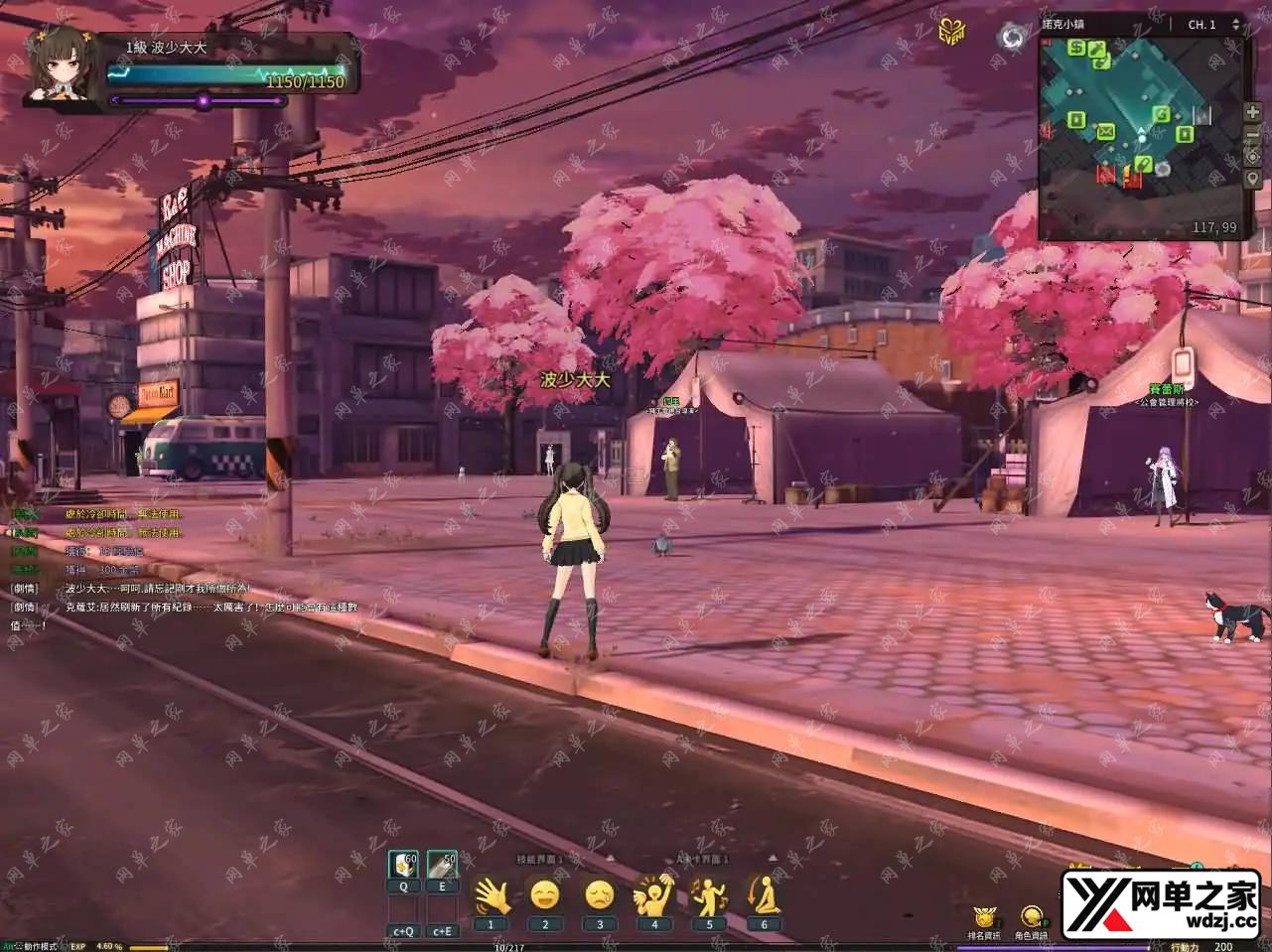1272x952 pixels.
Task: Click the swirling refresh icon beside minimap
Action: click(1013, 38)
